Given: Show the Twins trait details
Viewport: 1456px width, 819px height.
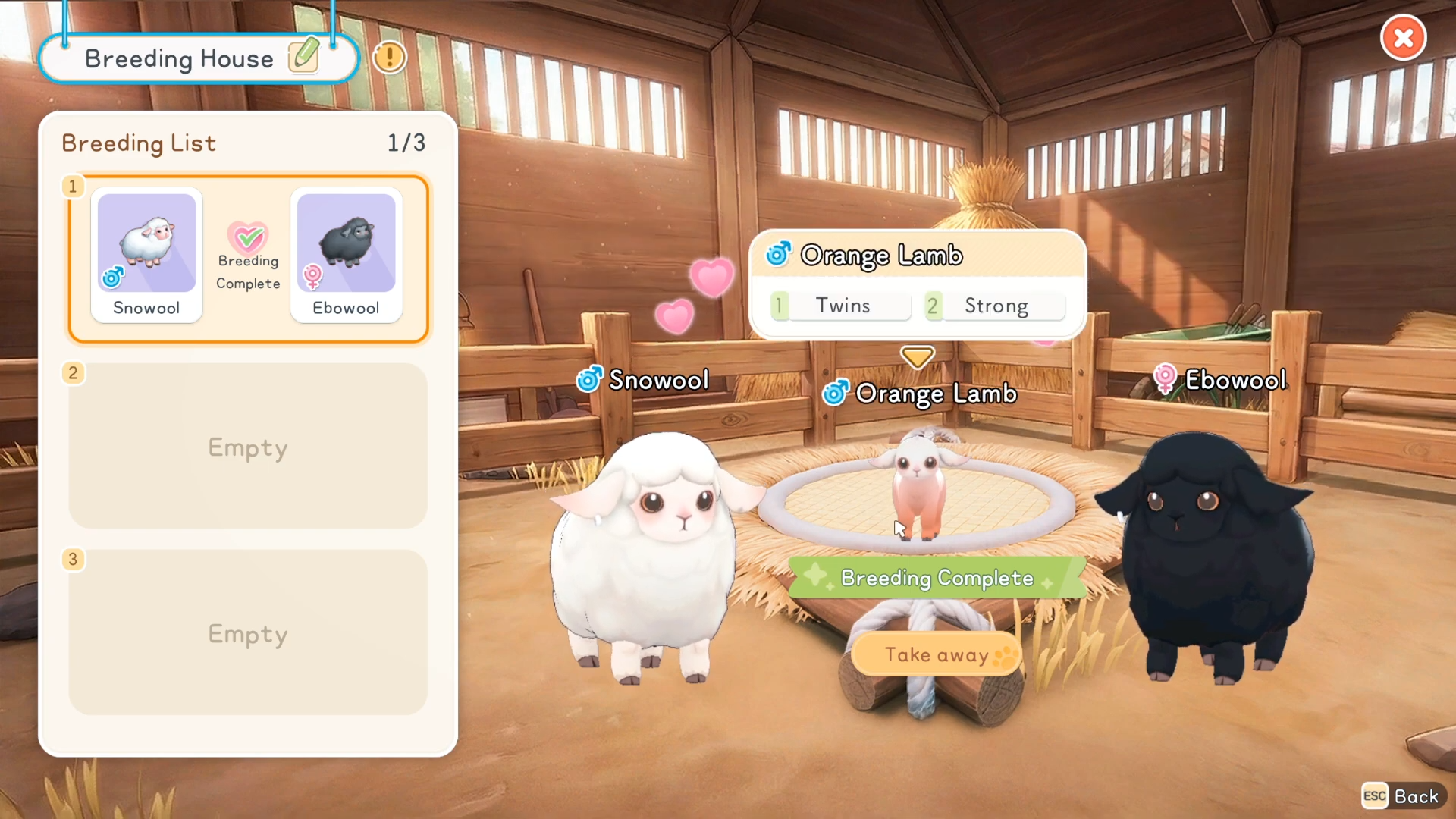Looking at the screenshot, I should click(x=842, y=306).
